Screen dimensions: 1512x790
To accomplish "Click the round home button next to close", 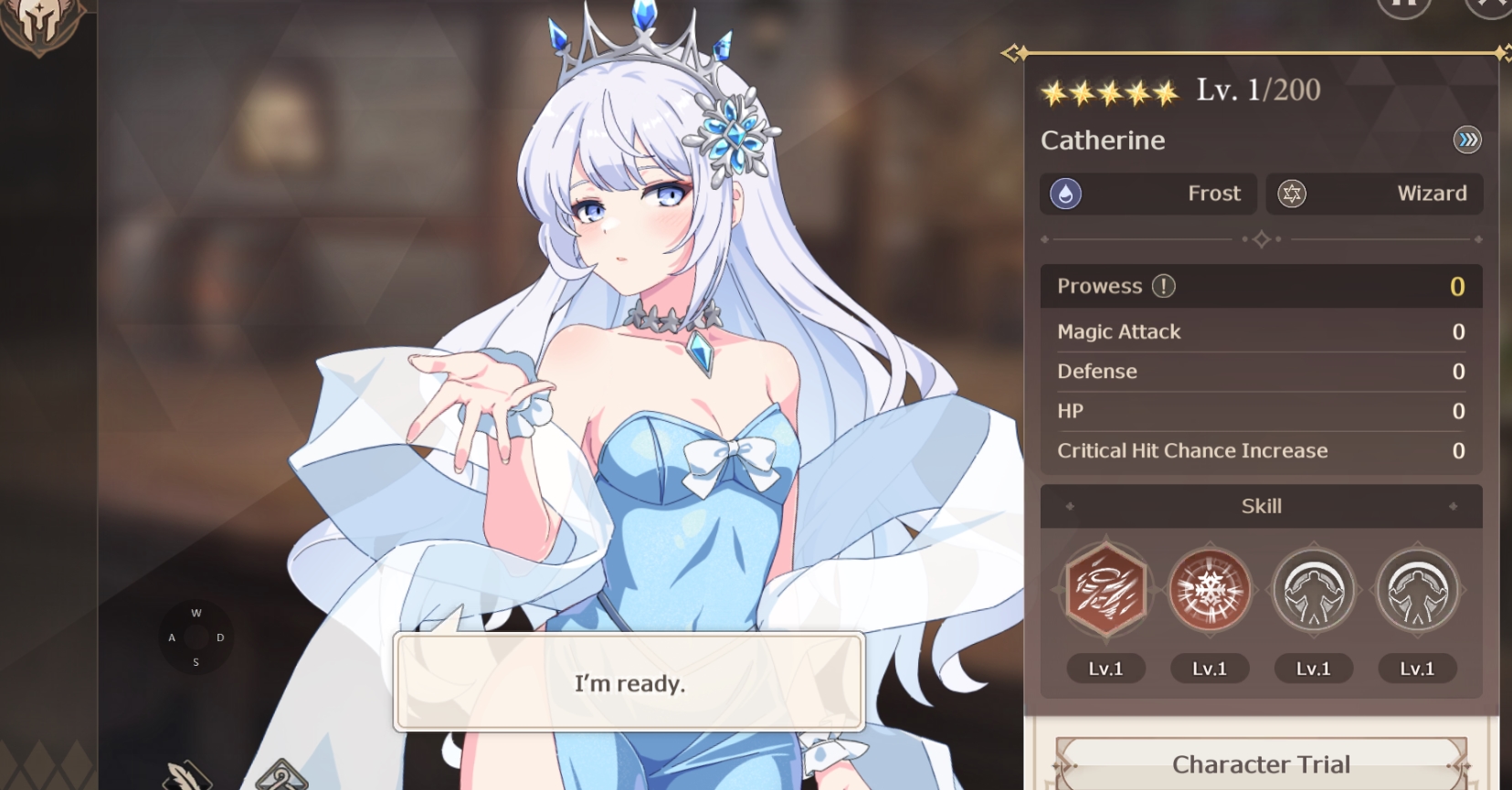I will 1403,7.
